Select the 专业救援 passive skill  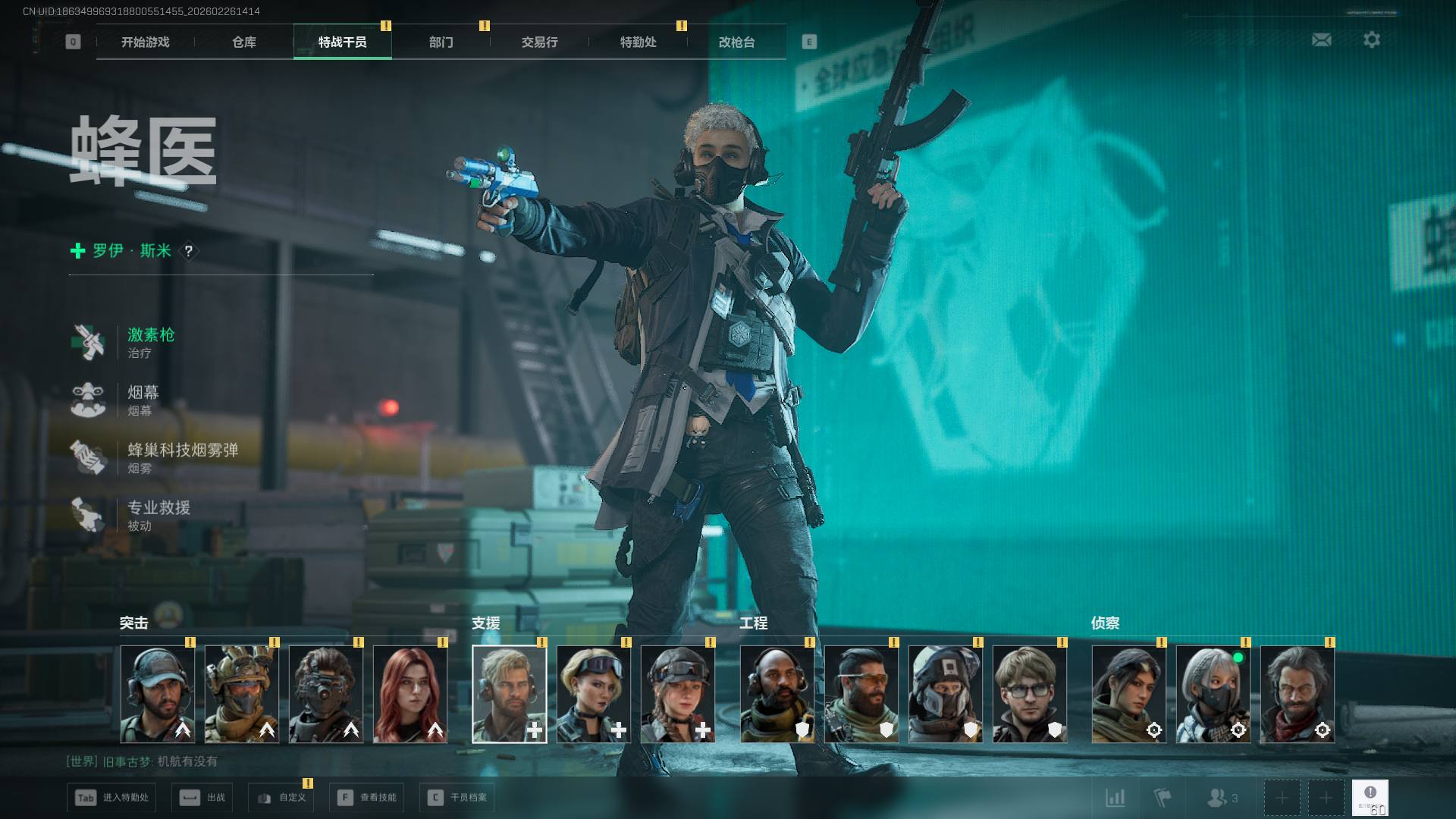[x=158, y=515]
